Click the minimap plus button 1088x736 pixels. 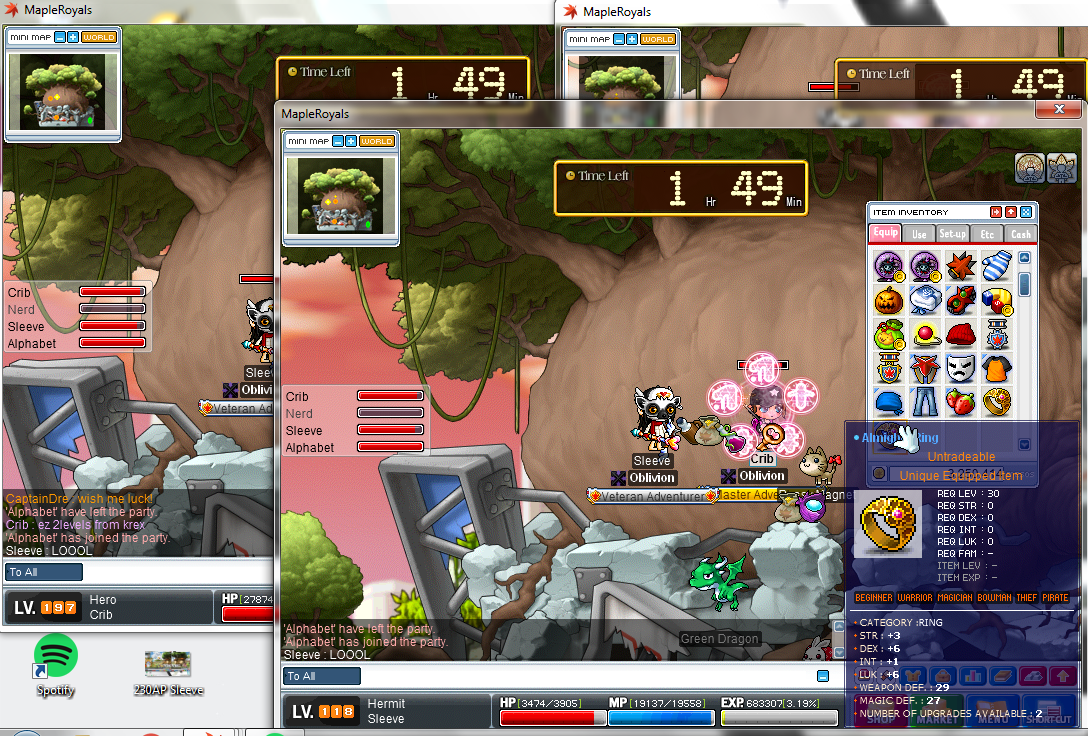352,141
